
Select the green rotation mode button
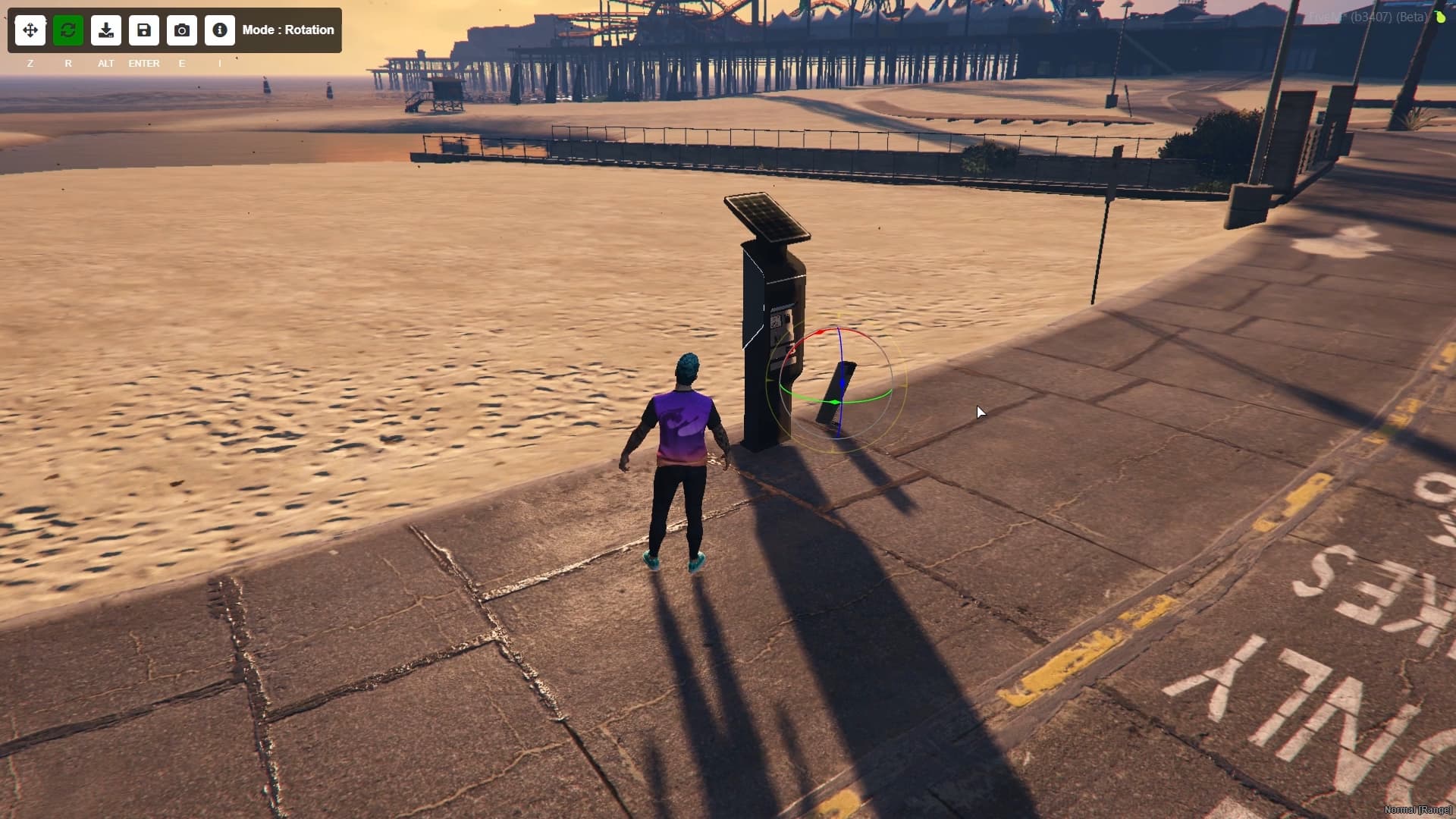[68, 30]
